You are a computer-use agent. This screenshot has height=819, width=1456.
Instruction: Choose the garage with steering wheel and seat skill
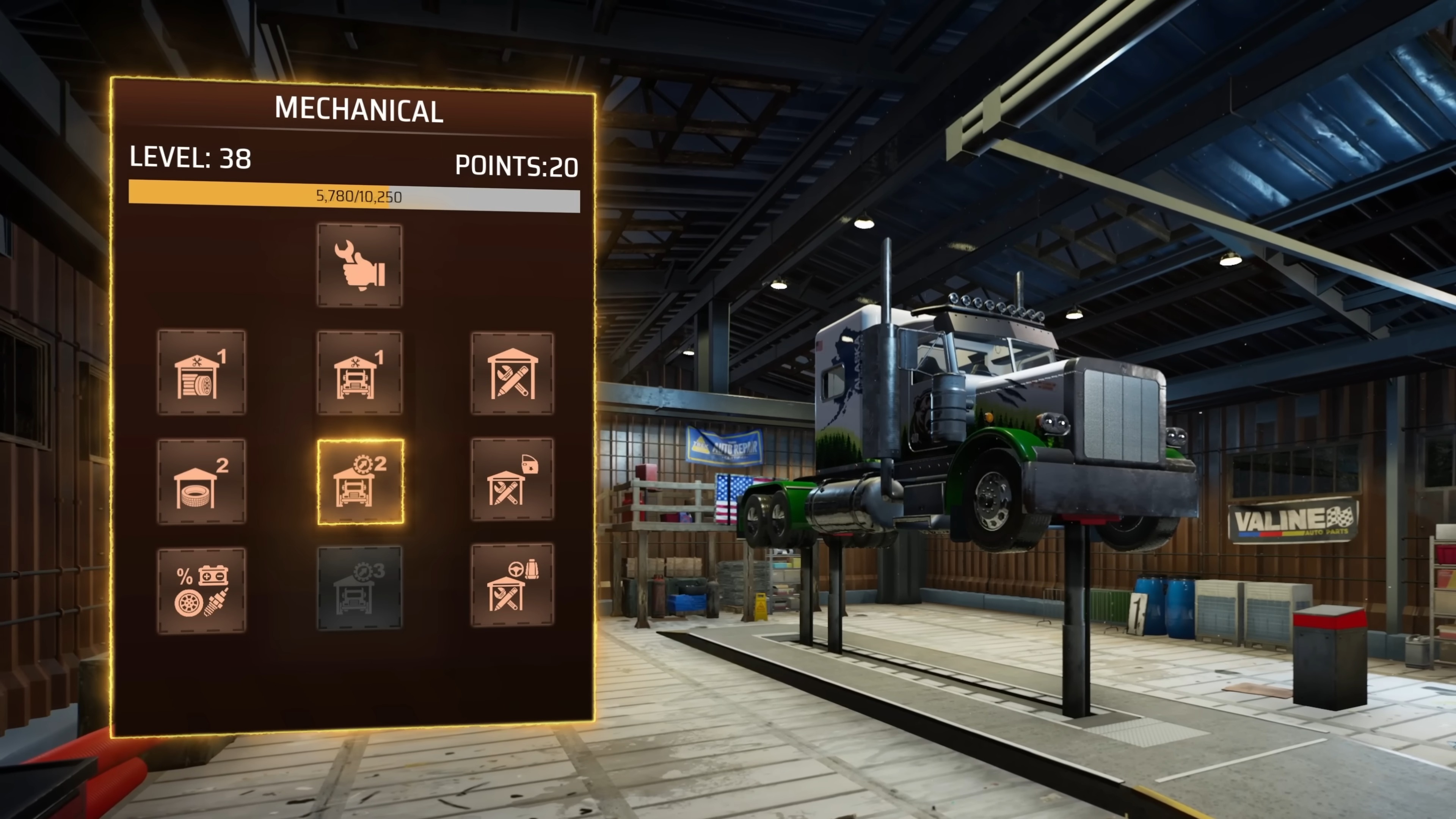(512, 585)
